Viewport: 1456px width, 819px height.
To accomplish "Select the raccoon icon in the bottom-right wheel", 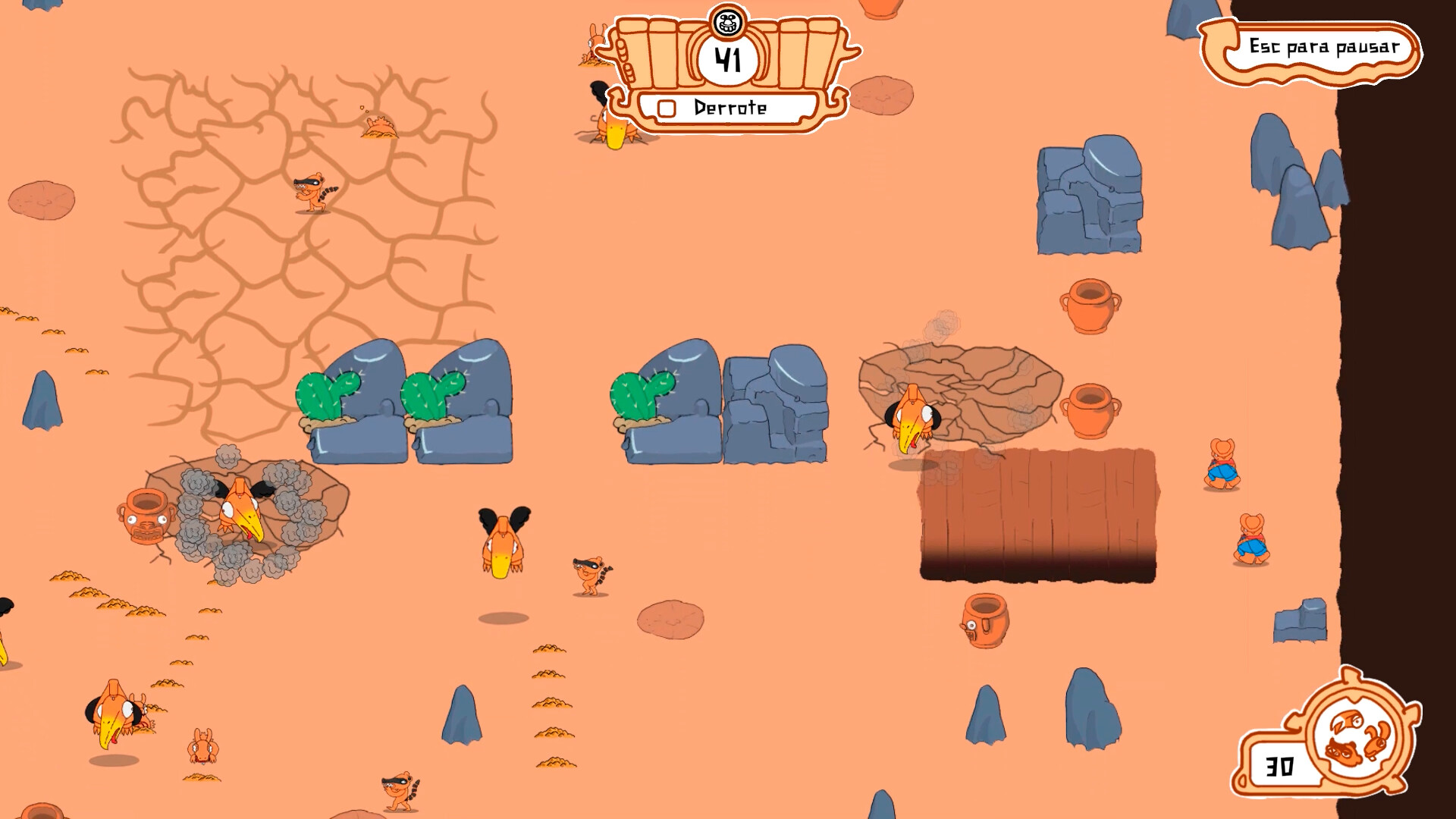I will pyautogui.click(x=1344, y=753).
